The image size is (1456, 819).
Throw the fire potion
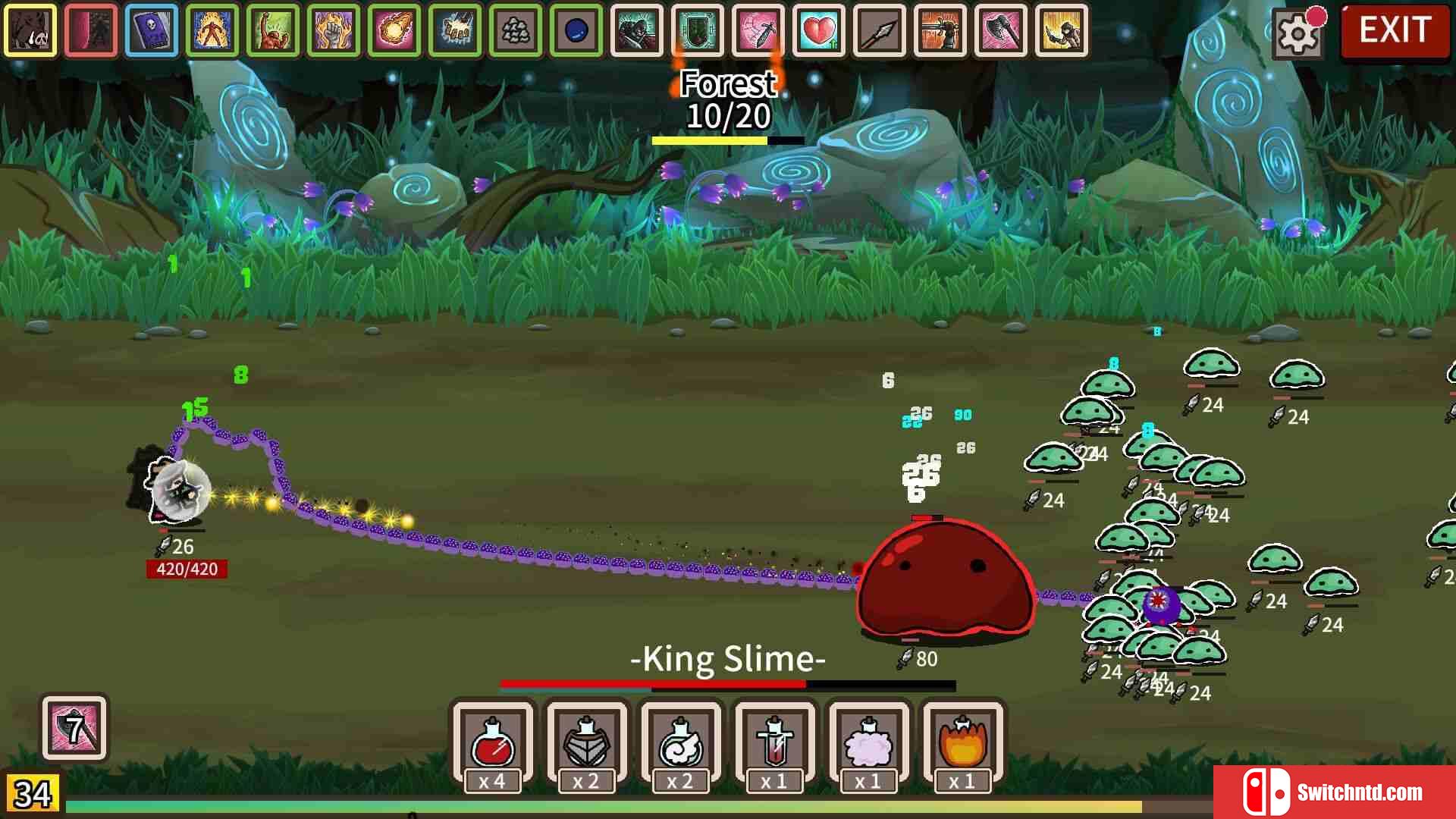click(962, 744)
